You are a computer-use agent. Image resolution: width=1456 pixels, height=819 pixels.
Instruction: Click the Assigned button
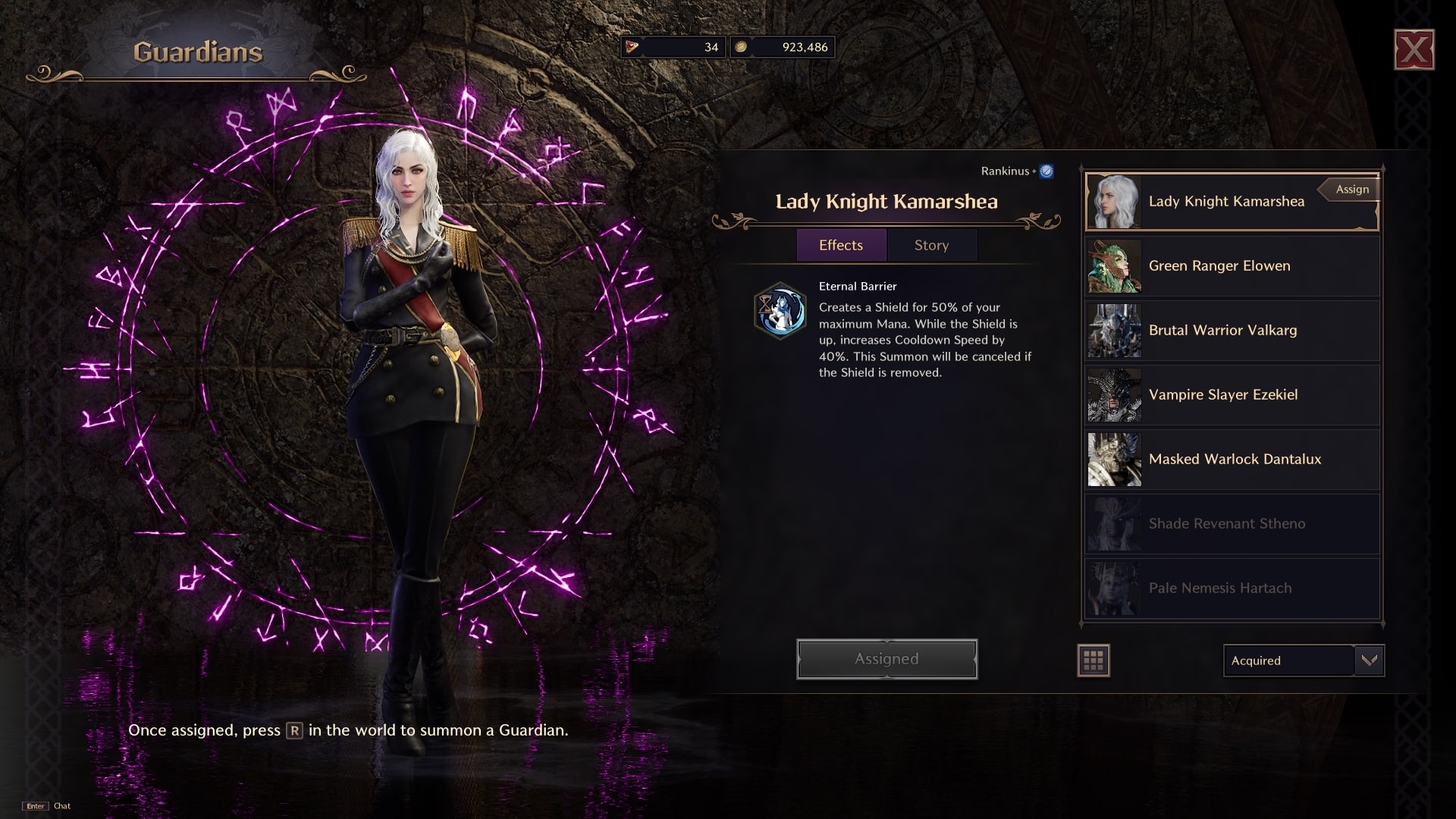coord(886,659)
